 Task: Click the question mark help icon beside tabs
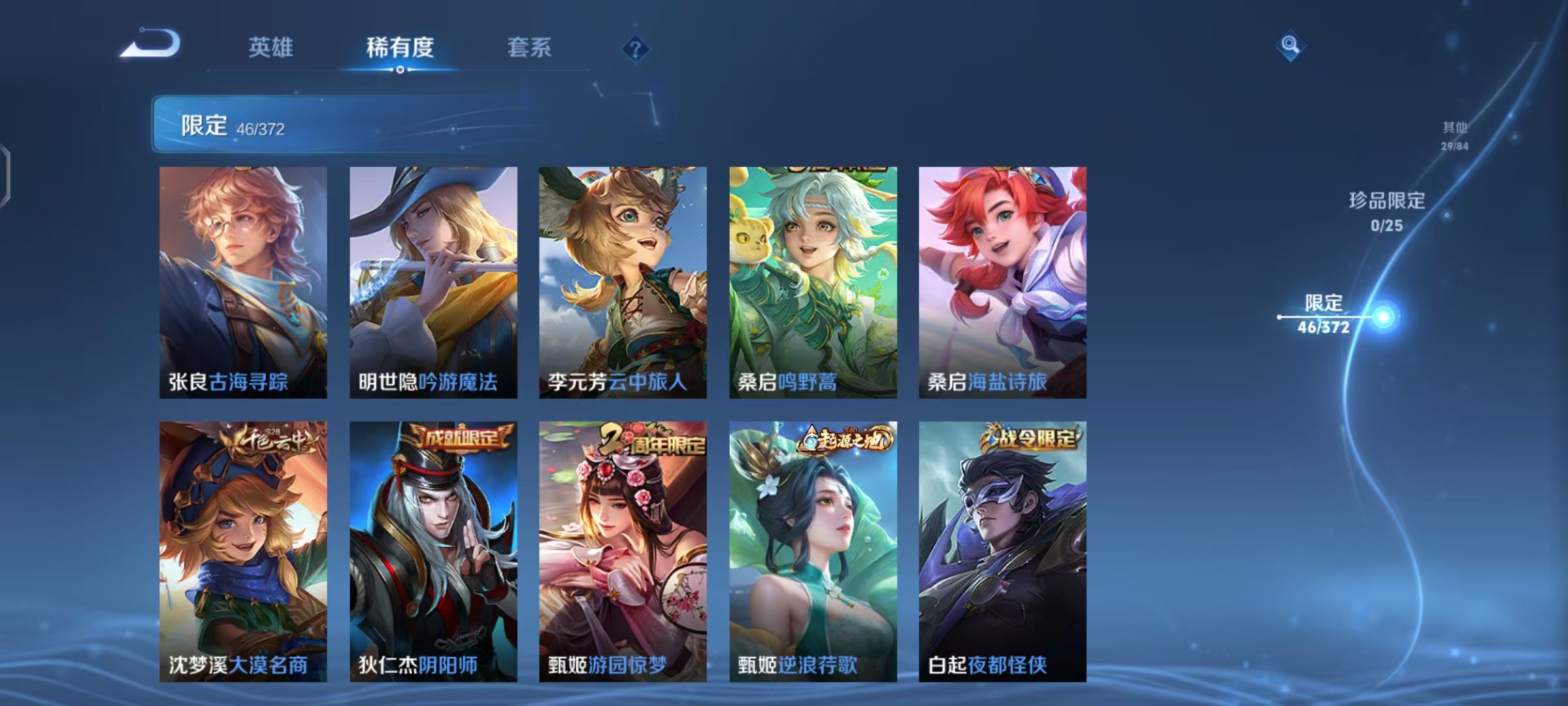tap(636, 49)
